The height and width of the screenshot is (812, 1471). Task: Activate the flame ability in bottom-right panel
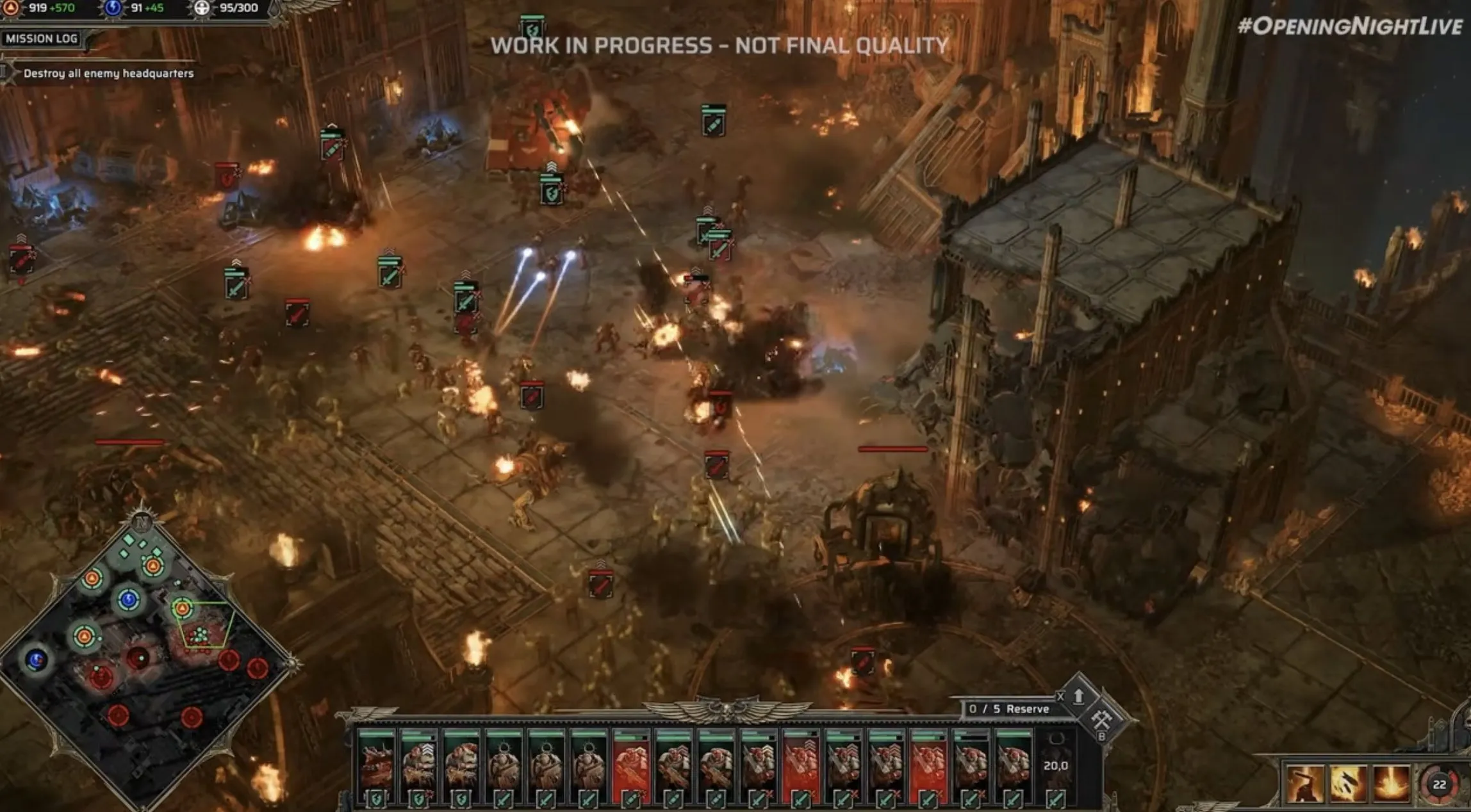click(1391, 784)
